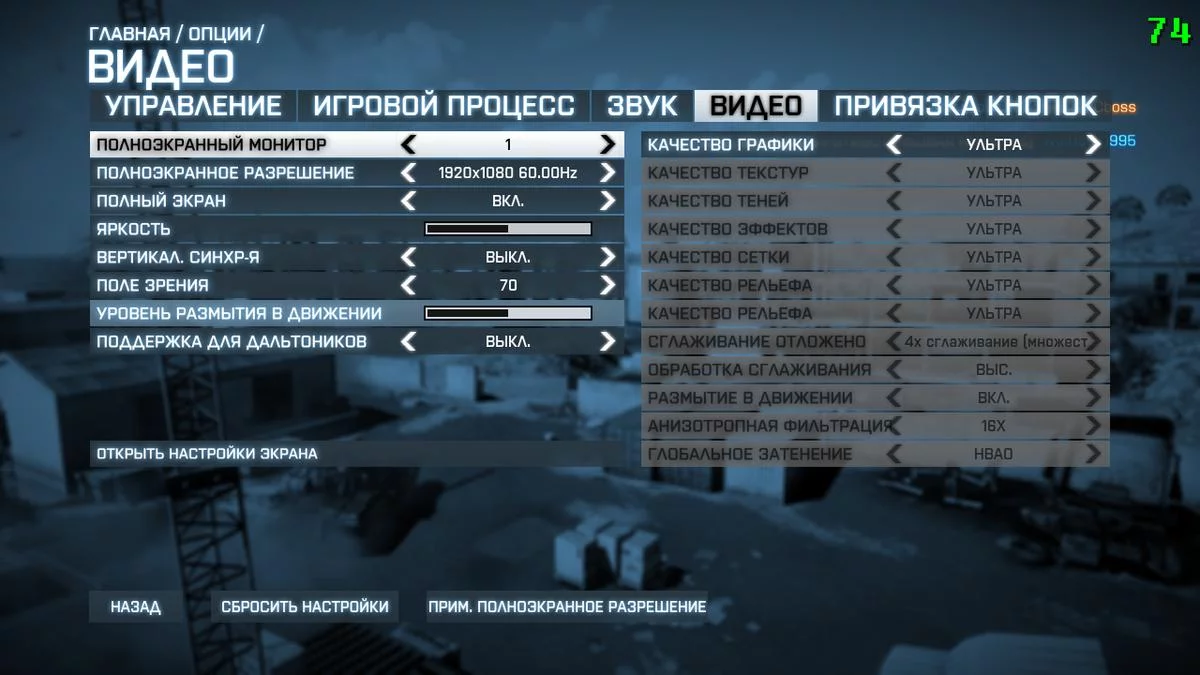Set the ЯРКОСТЬ brightness slider

tap(508, 229)
